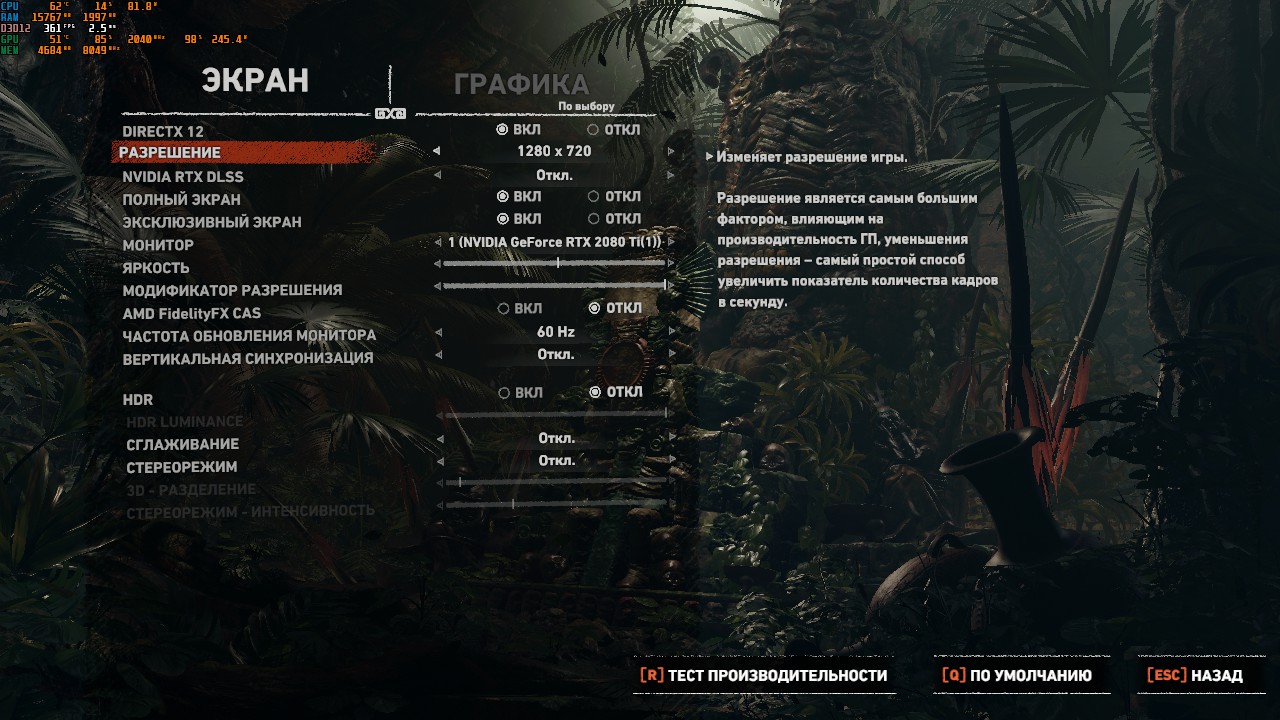The image size is (1280, 720).
Task: Increase resolution with the right arrow
Action: [x=671, y=152]
